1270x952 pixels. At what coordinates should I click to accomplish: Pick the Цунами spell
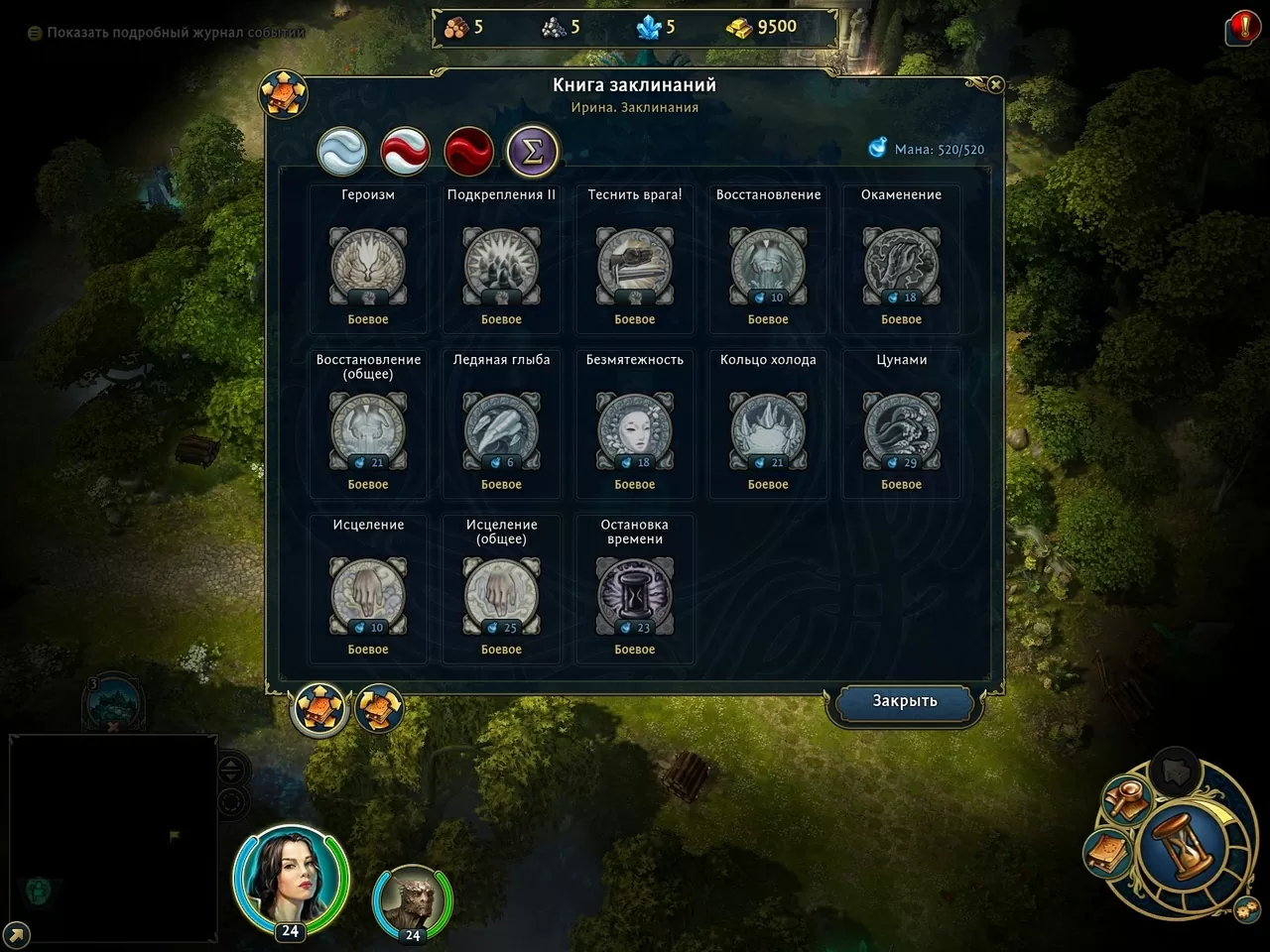tap(901, 430)
